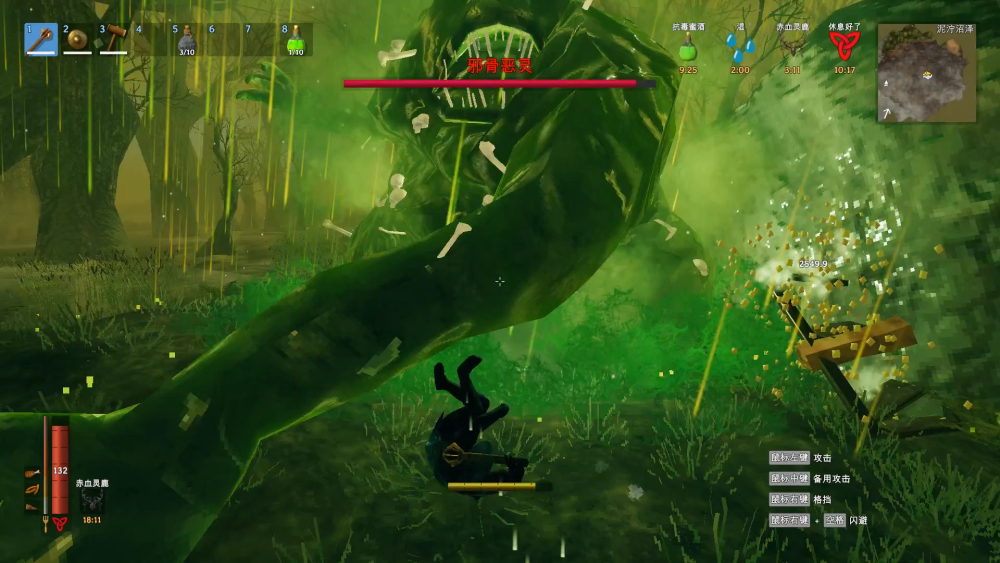This screenshot has width=1000, height=563.
Task: Activate the deer power beside the health bar
Action: (x=92, y=501)
